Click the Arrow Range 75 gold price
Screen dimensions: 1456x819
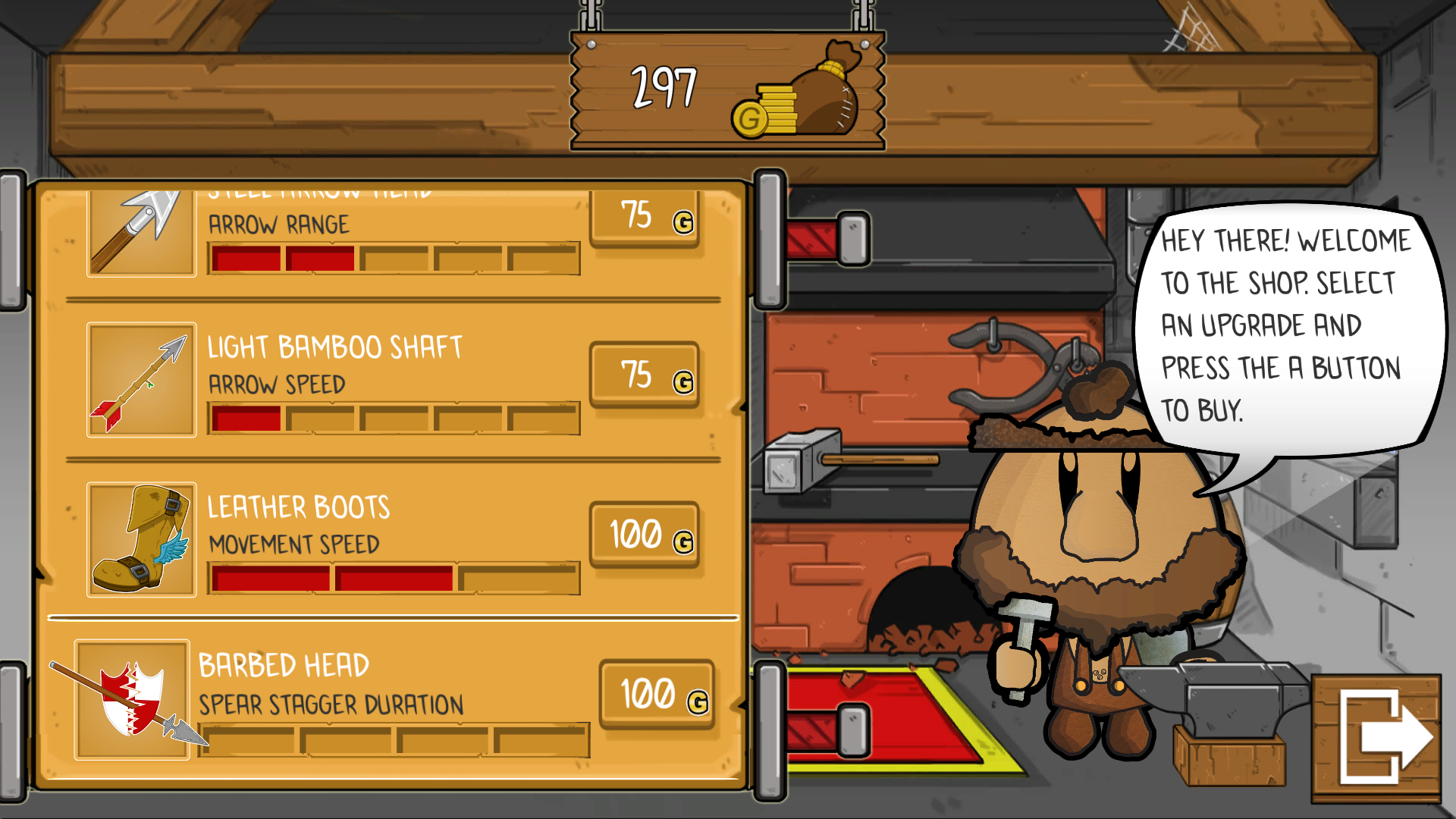coord(644,218)
